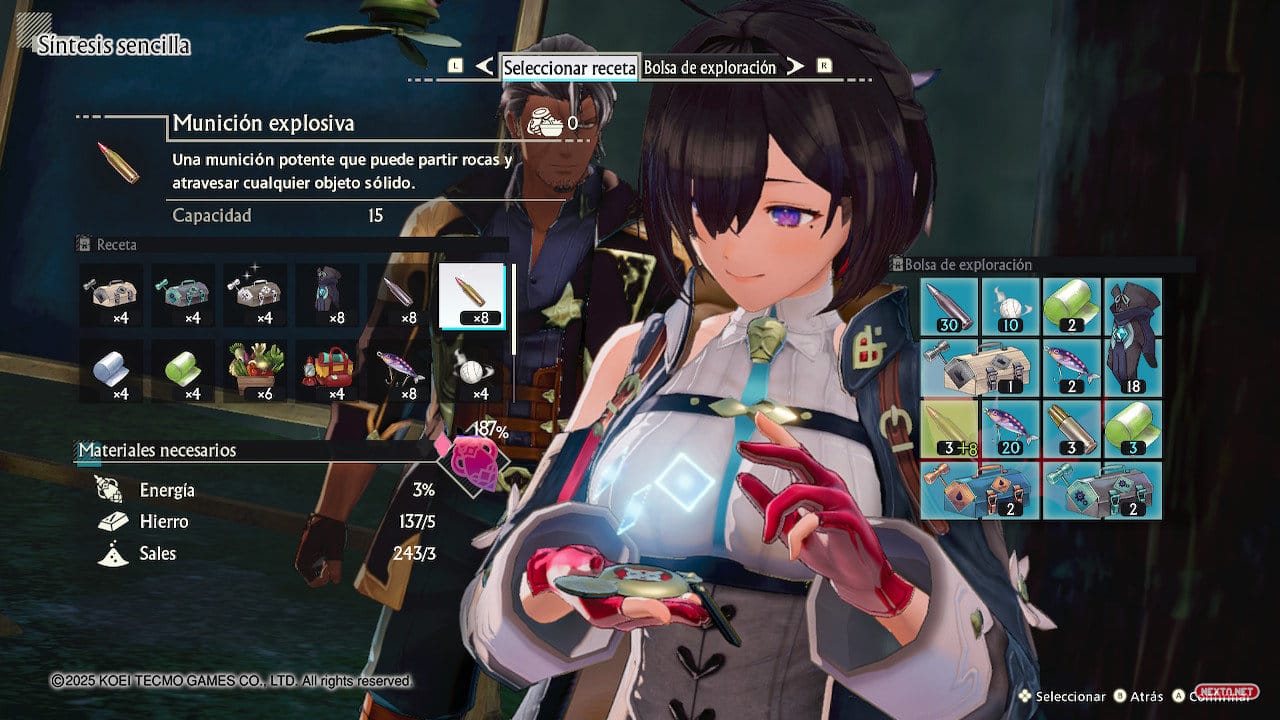Choose the green cloth roll recipe x4
The height and width of the screenshot is (720, 1280).
184,371
